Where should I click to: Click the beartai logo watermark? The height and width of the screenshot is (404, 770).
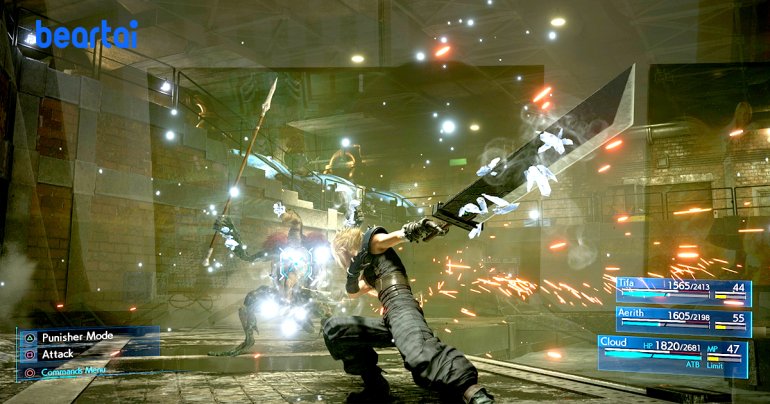pos(83,35)
